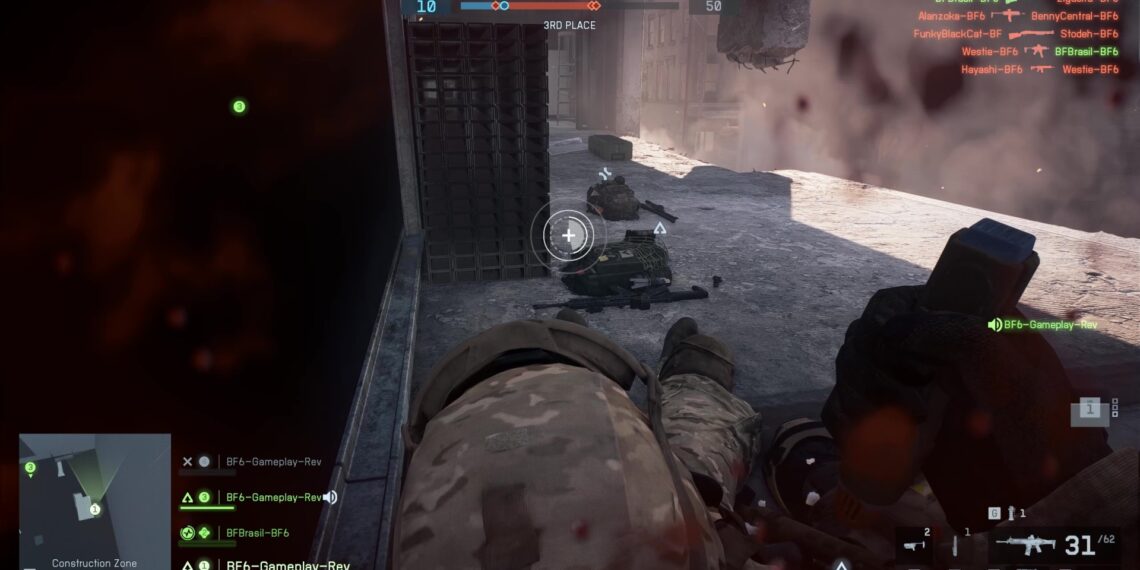Screen dimensions: 1140x570
Task: Select the assault rifle primary weapon slot
Action: 1027,545
